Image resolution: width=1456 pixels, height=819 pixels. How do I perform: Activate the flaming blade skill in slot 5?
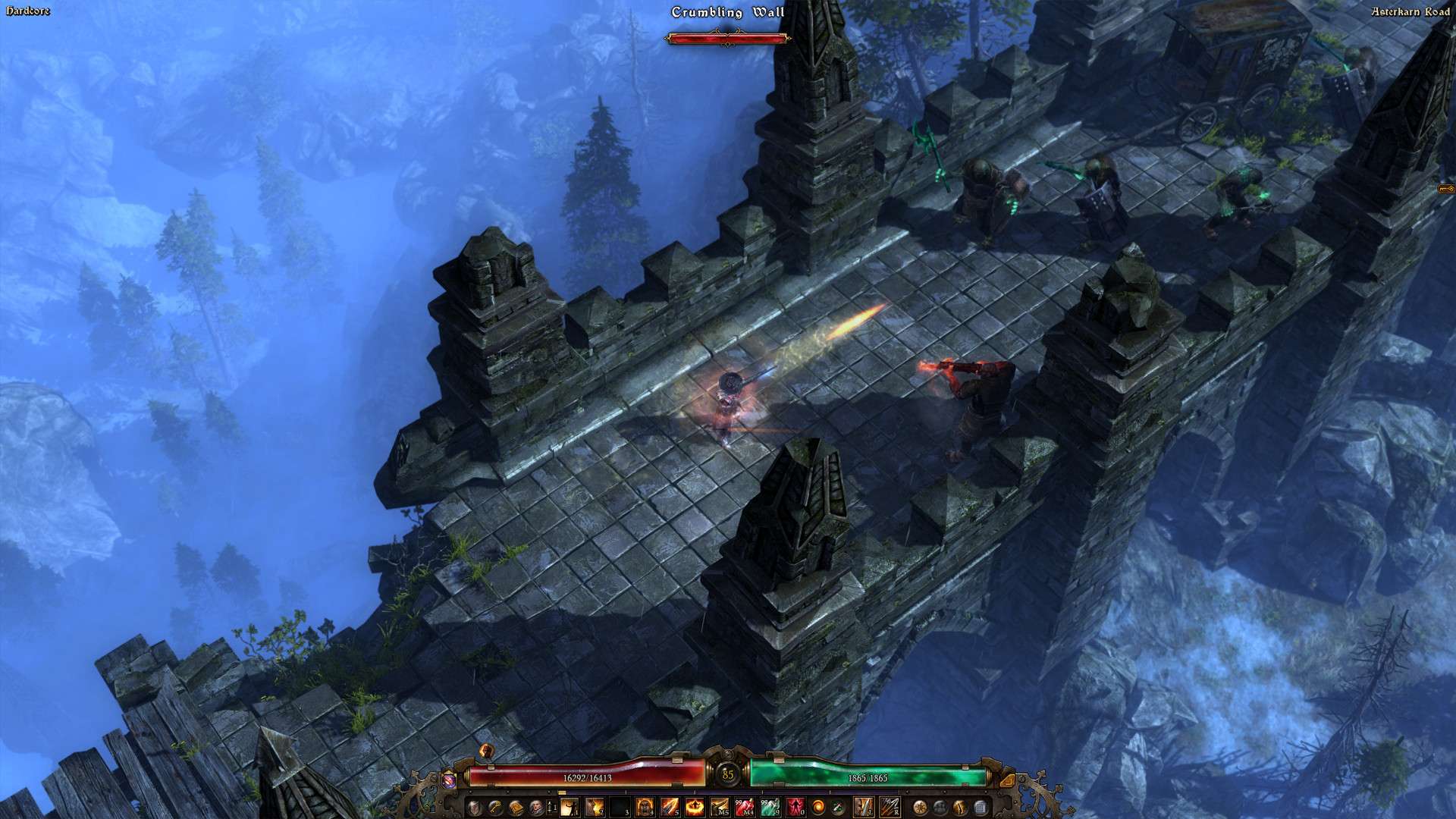pos(672,806)
